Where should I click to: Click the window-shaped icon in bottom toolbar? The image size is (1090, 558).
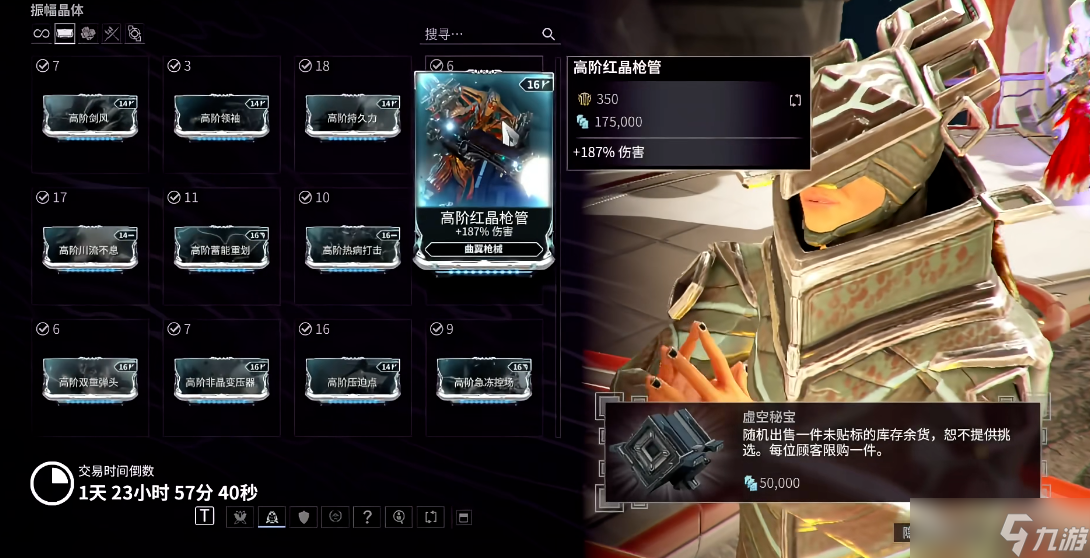click(463, 517)
